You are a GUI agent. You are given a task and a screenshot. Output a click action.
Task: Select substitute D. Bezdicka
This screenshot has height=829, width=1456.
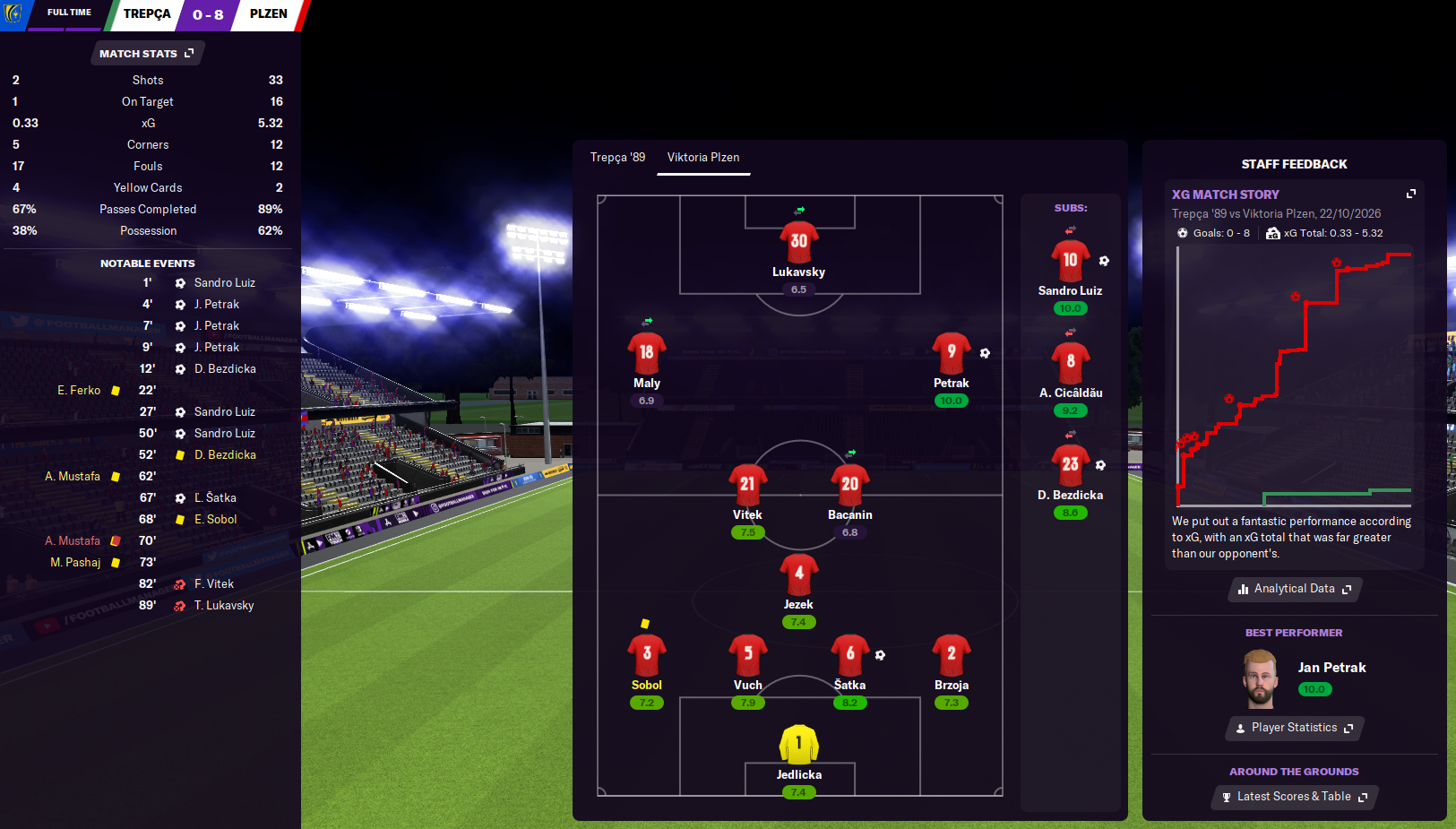pyautogui.click(x=1070, y=465)
